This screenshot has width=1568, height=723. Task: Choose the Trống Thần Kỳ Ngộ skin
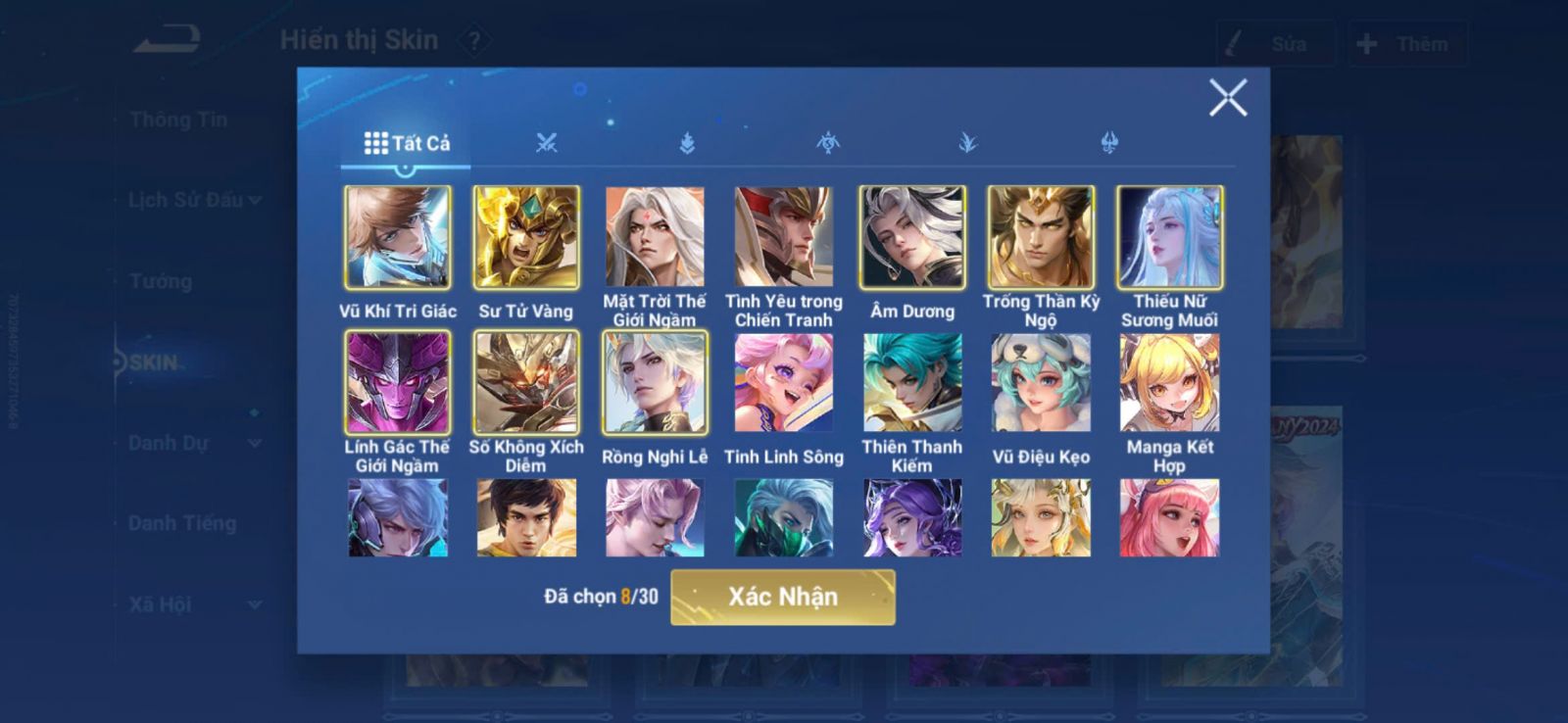click(x=1041, y=238)
